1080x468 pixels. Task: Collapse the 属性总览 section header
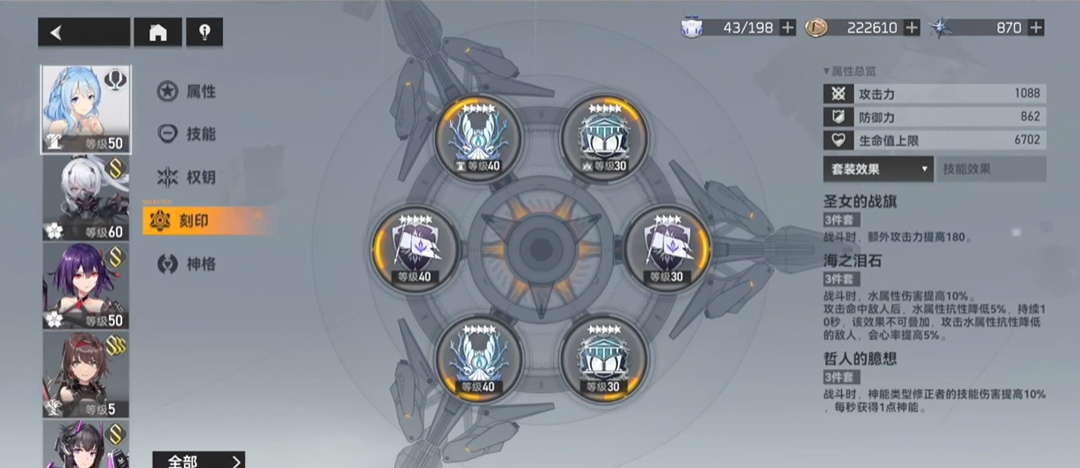[850, 71]
